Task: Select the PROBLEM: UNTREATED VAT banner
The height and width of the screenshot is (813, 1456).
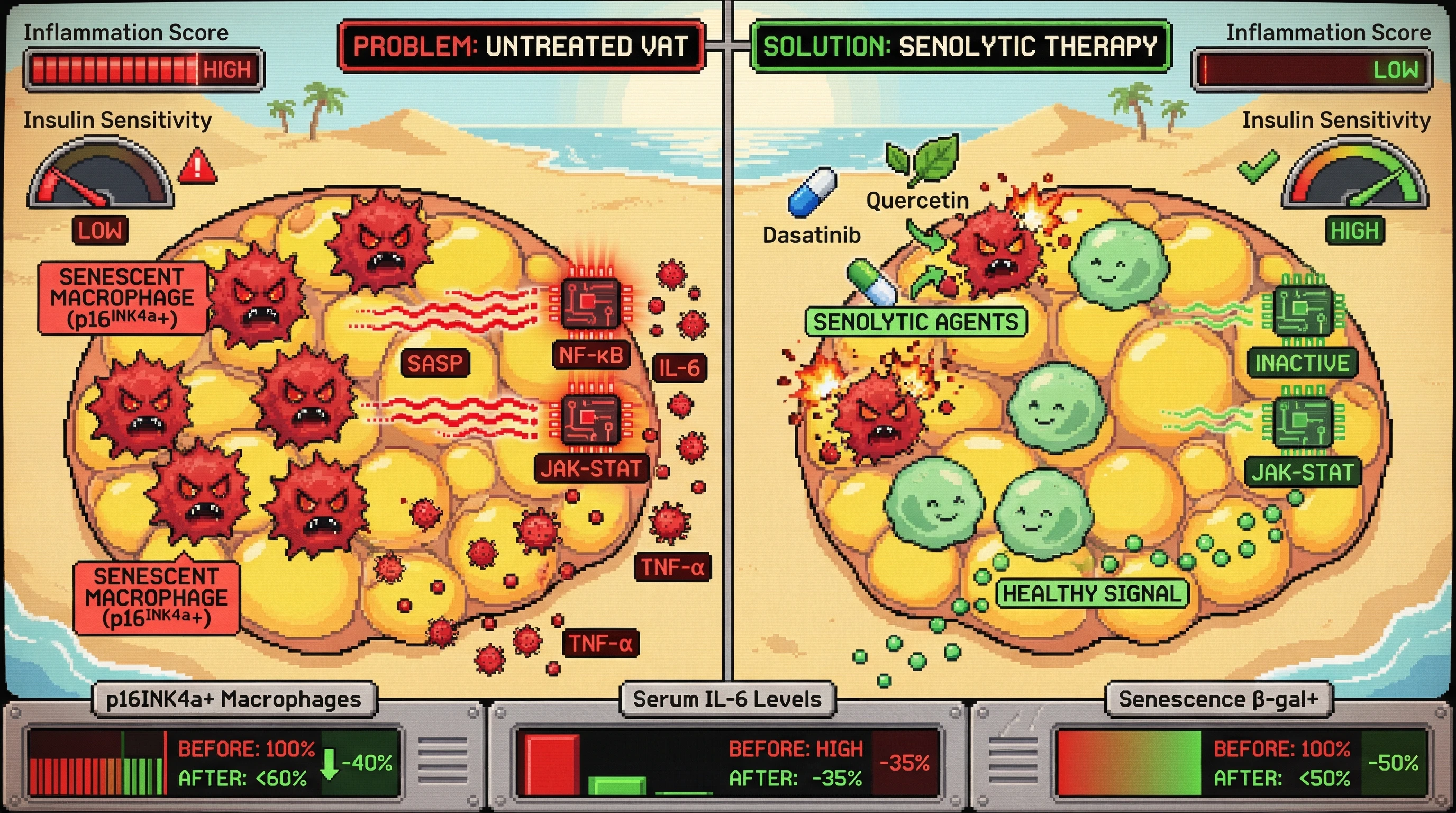Action: click(x=521, y=47)
